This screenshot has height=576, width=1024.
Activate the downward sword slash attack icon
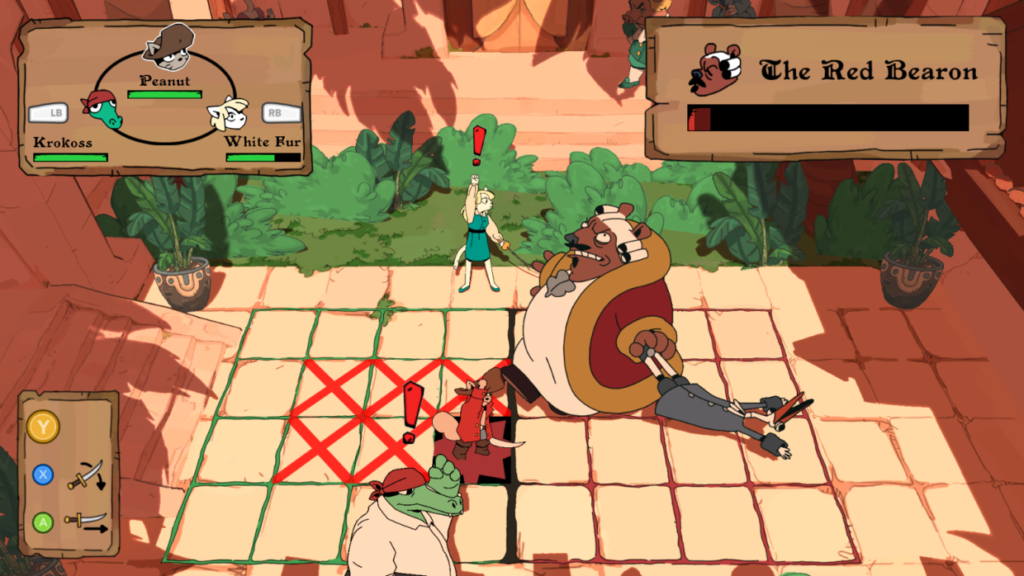pos(86,475)
